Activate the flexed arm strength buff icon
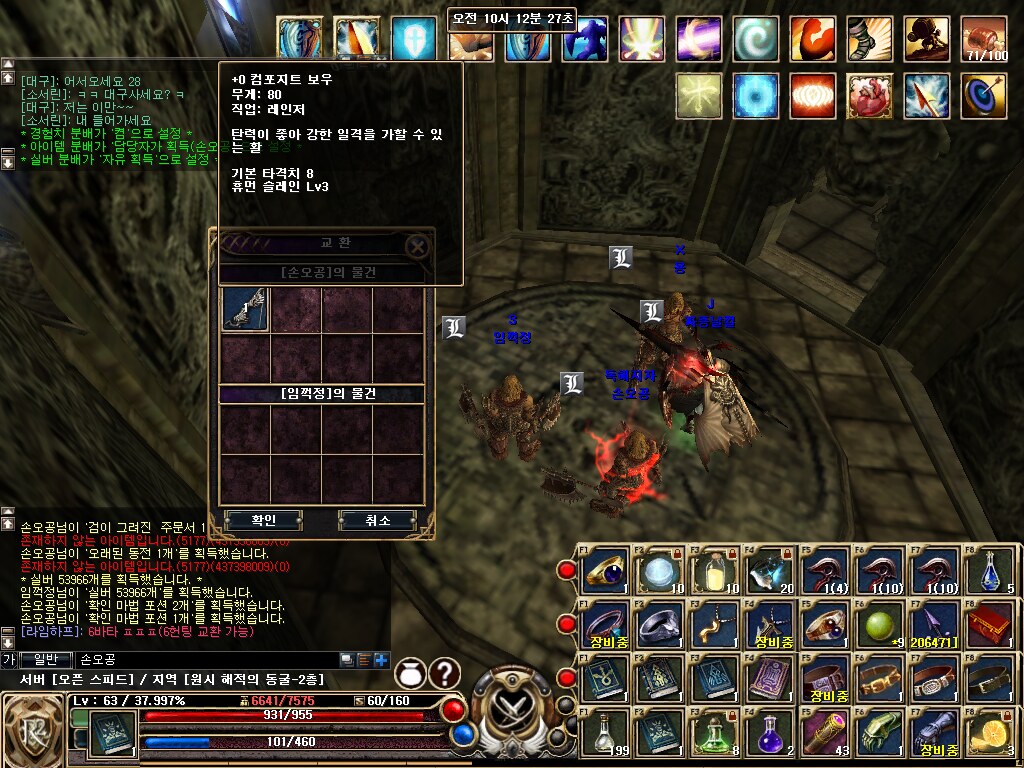 pos(812,40)
